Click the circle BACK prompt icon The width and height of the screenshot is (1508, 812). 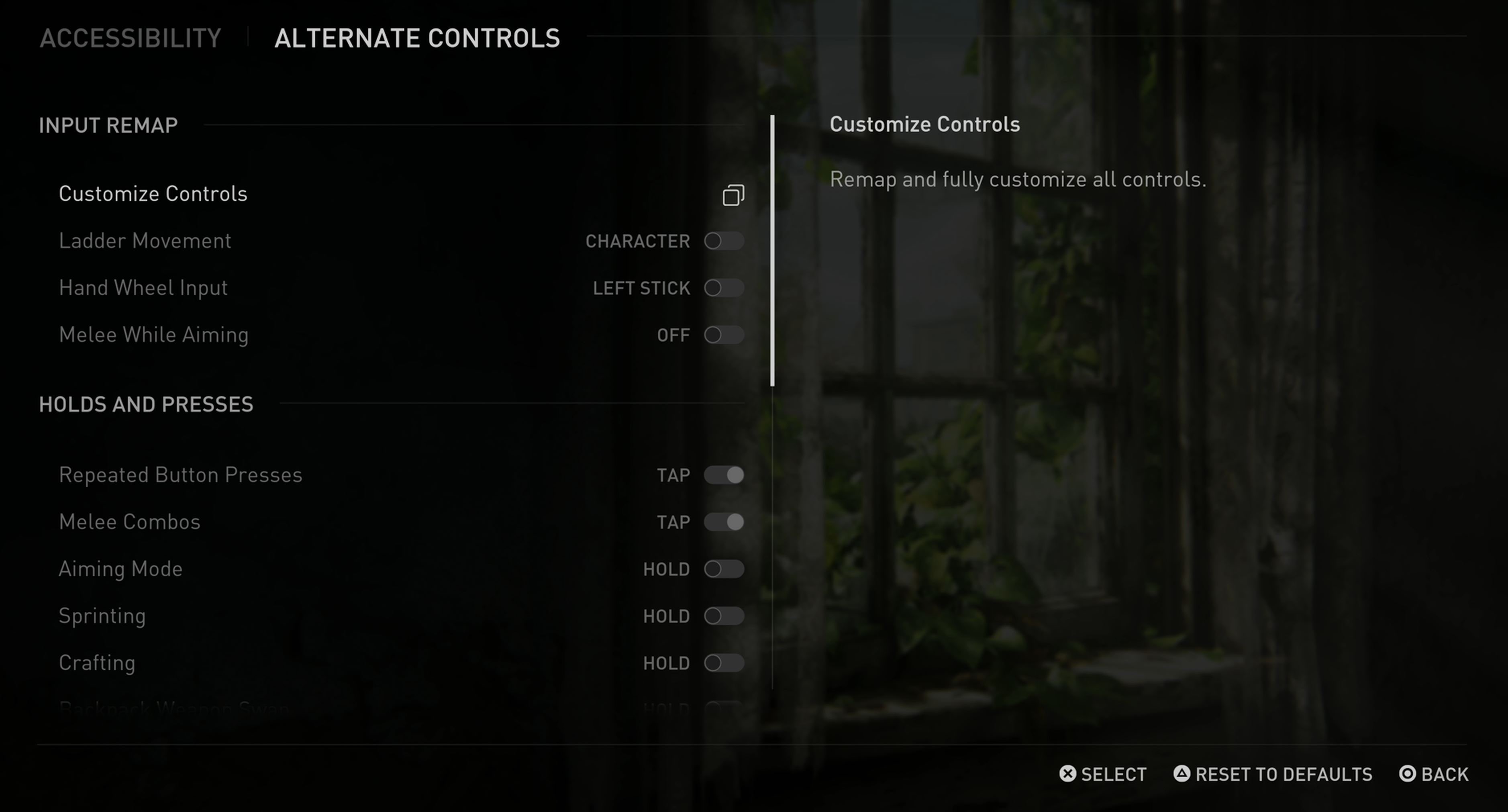[1406, 774]
